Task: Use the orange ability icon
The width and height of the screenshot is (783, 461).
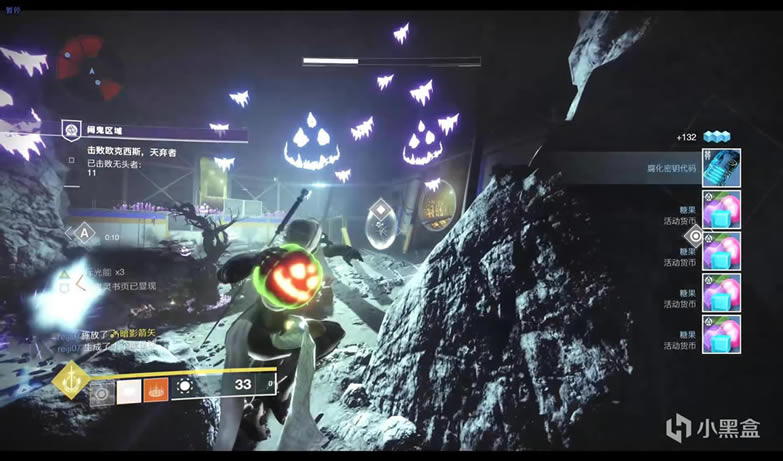Action: [x=157, y=391]
